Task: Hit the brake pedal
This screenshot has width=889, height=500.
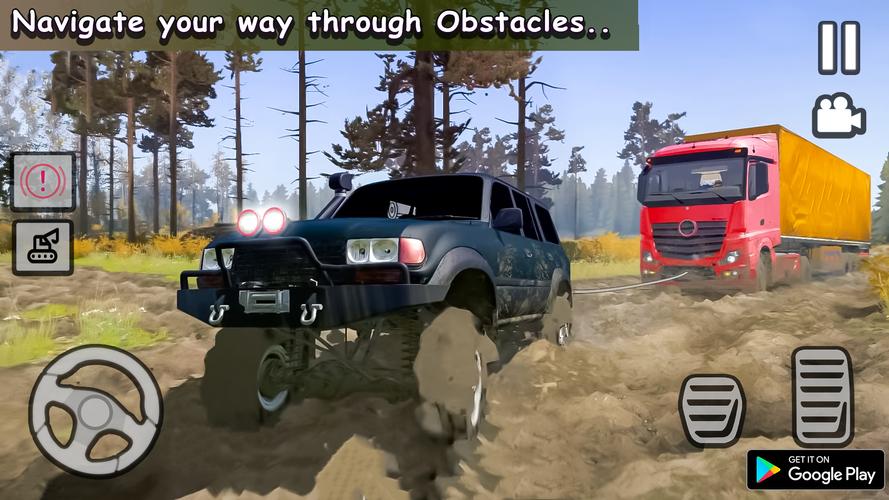Action: pyautogui.click(x=712, y=410)
